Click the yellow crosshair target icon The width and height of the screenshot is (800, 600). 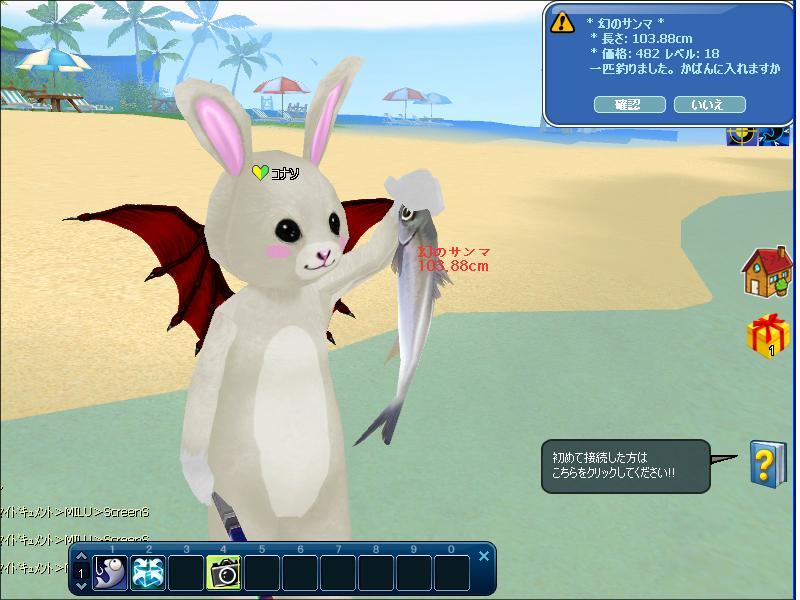coord(740,135)
